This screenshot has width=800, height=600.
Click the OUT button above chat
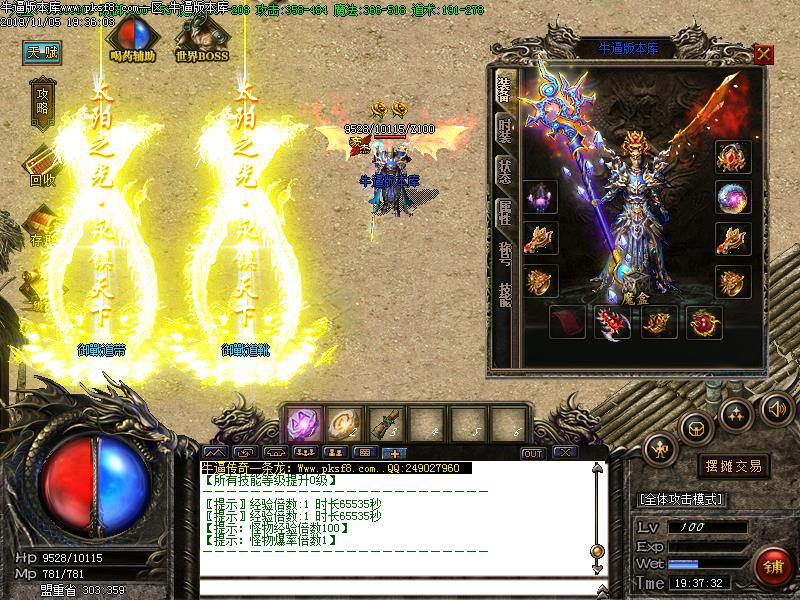(533, 453)
